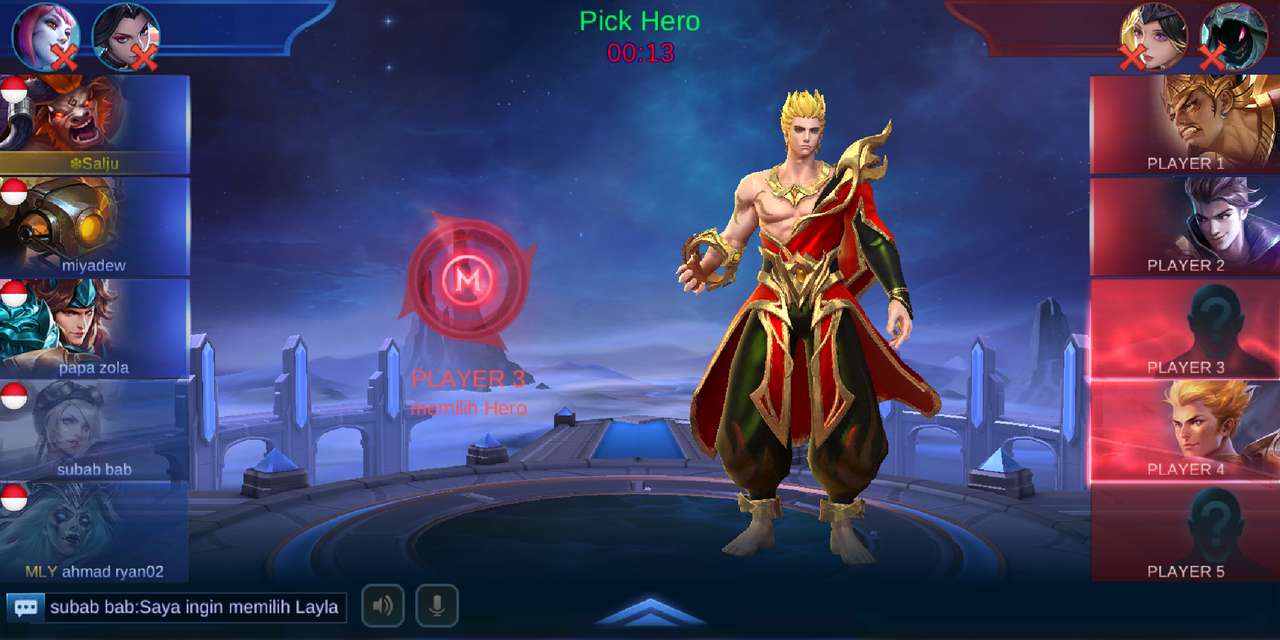Click the enemy PLAYER 3 slot
Image resolution: width=1280 pixels, height=640 pixels.
point(1185,329)
